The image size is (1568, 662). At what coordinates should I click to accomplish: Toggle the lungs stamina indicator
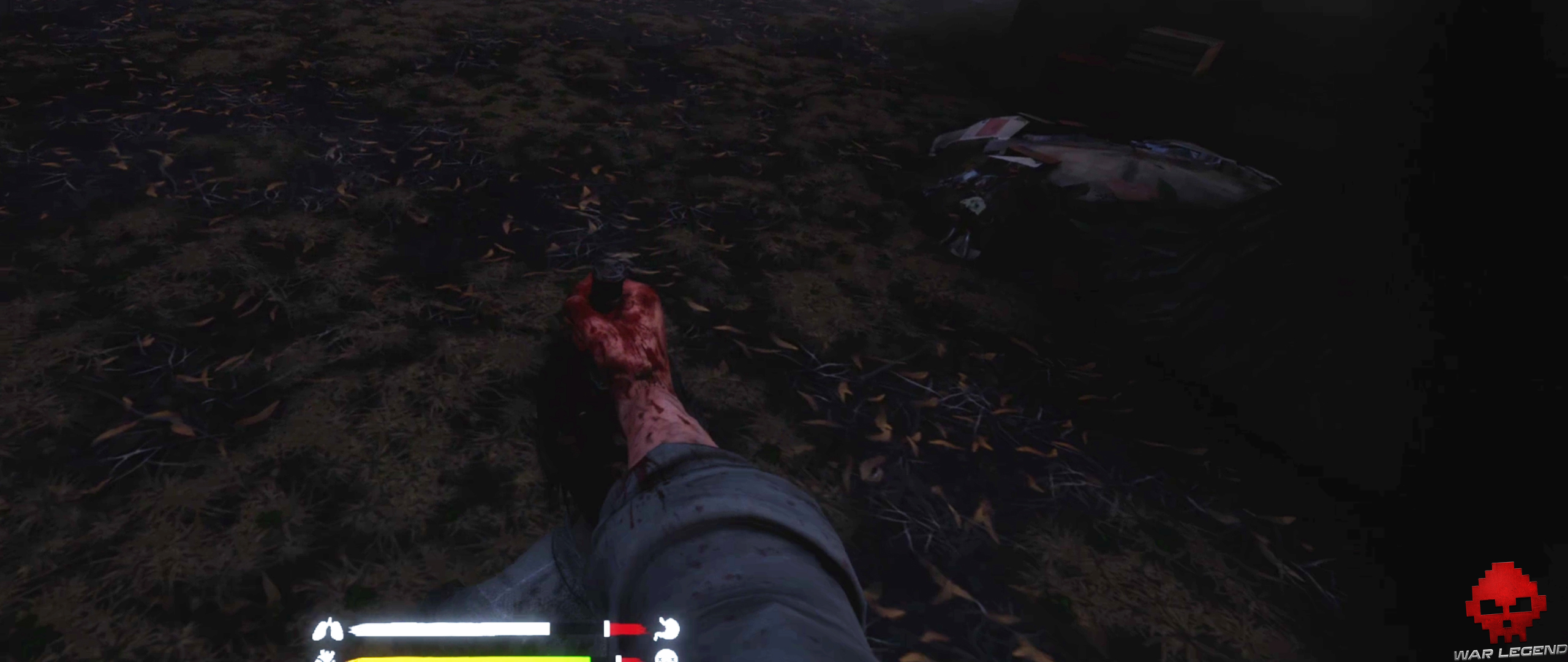tap(328, 628)
